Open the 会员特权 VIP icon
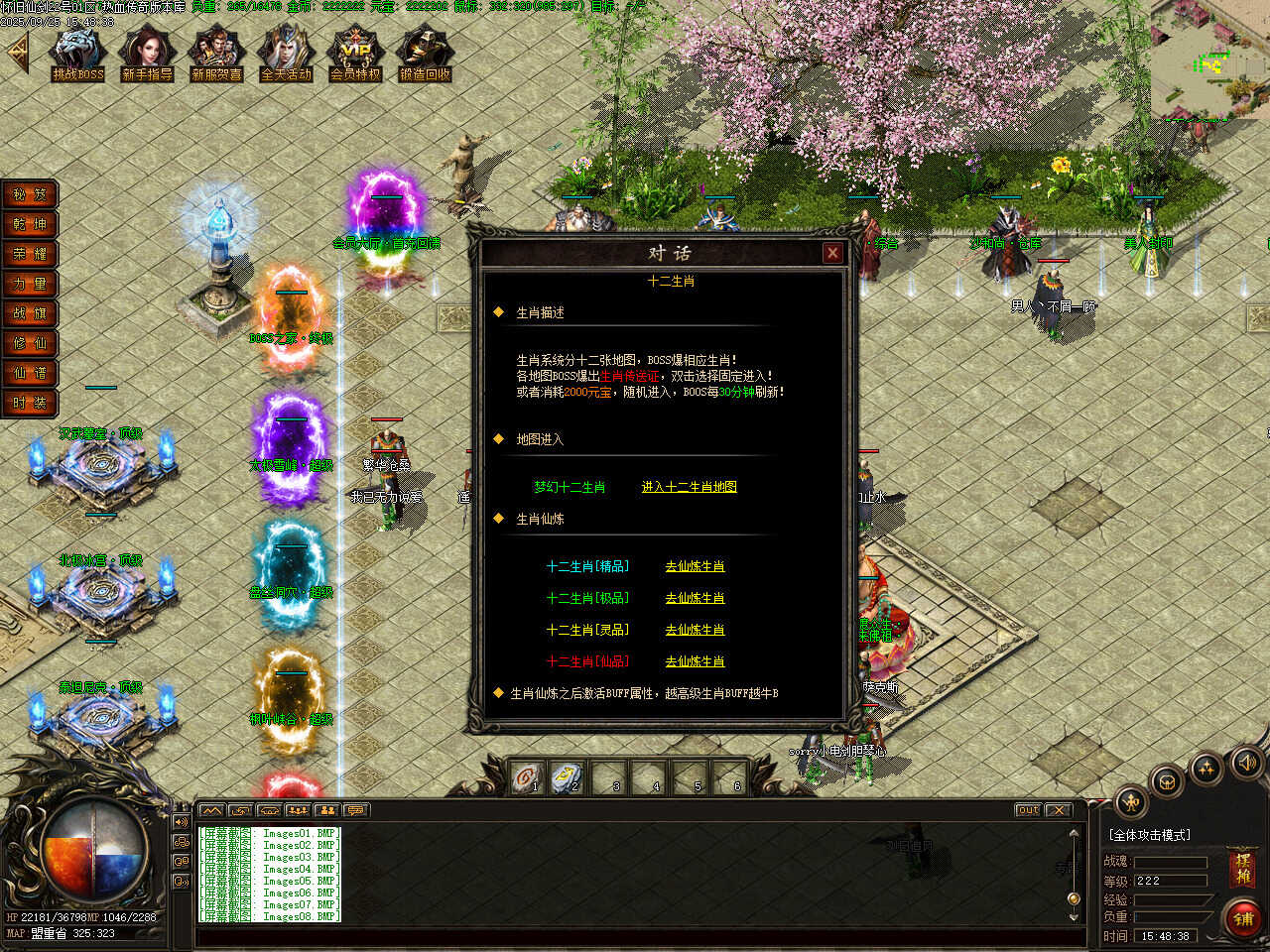The height and width of the screenshot is (952, 1270). point(355,53)
